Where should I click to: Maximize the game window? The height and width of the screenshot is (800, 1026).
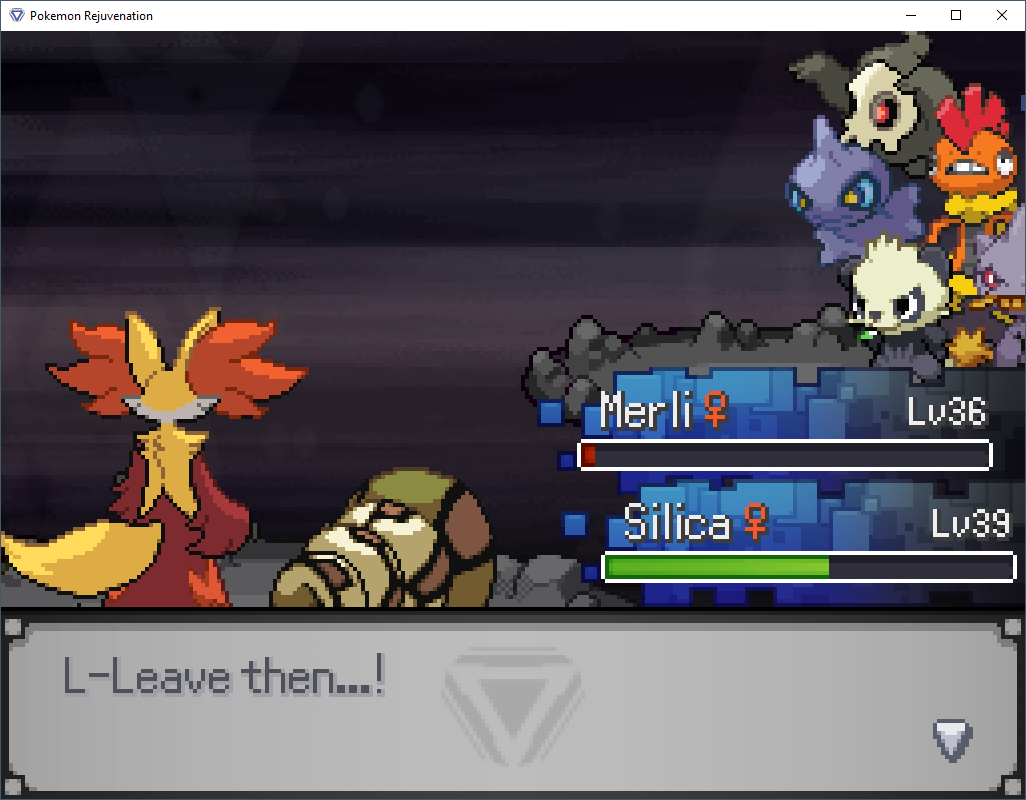956,15
